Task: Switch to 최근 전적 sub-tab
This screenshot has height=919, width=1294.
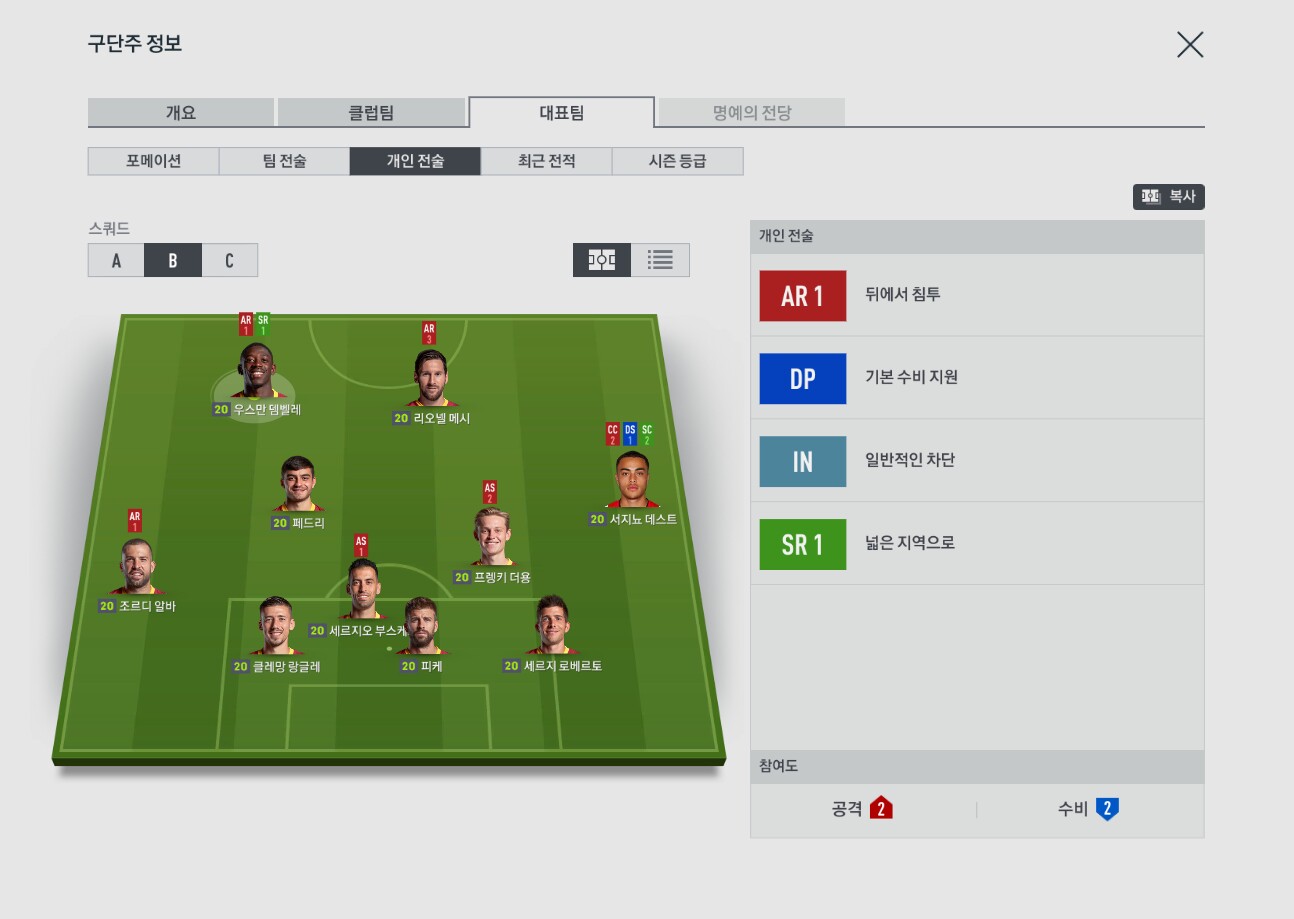Action: tap(546, 161)
